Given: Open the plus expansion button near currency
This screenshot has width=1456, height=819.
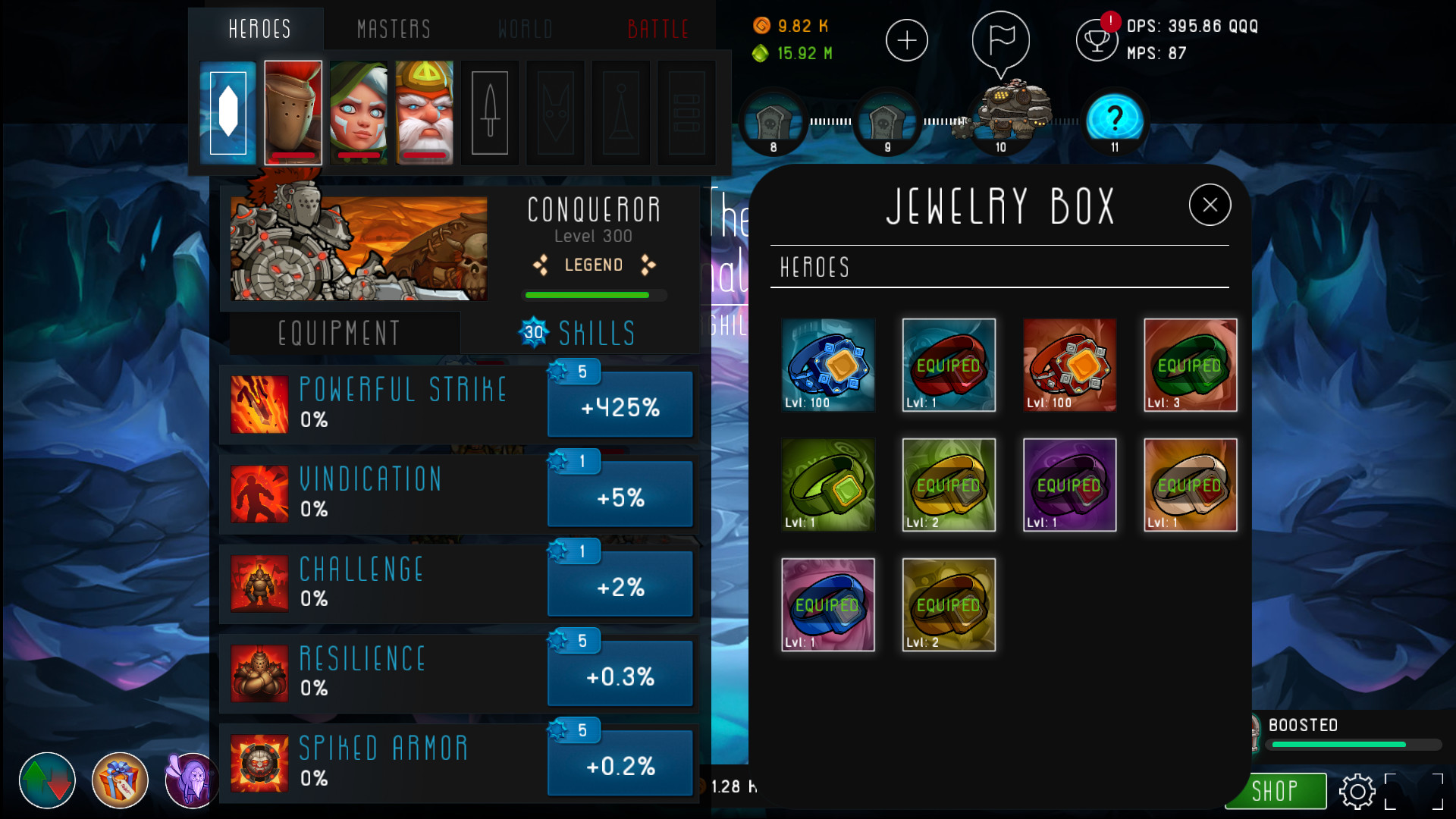Looking at the screenshot, I should [907, 40].
